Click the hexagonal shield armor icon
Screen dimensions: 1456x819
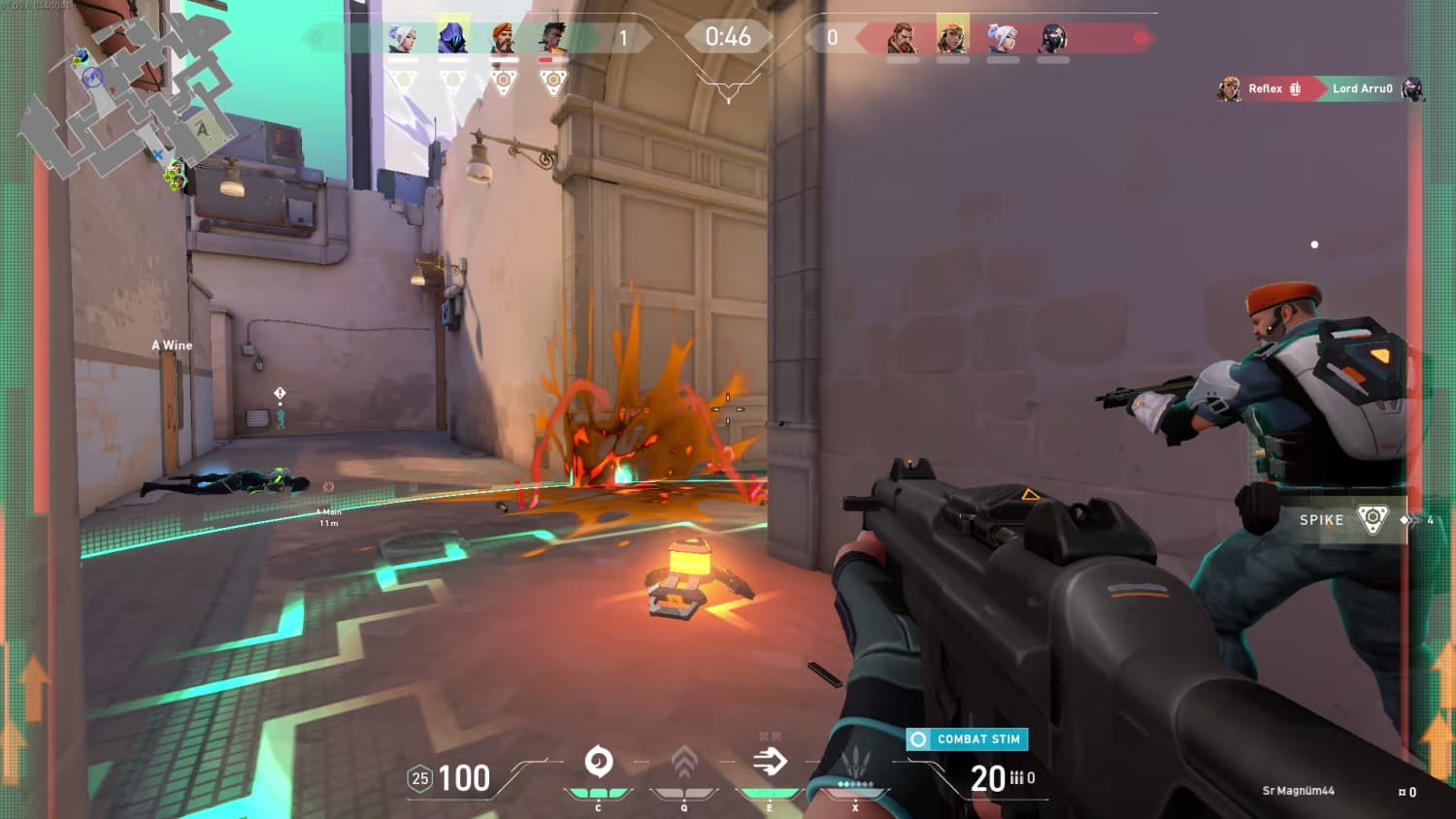[x=419, y=778]
